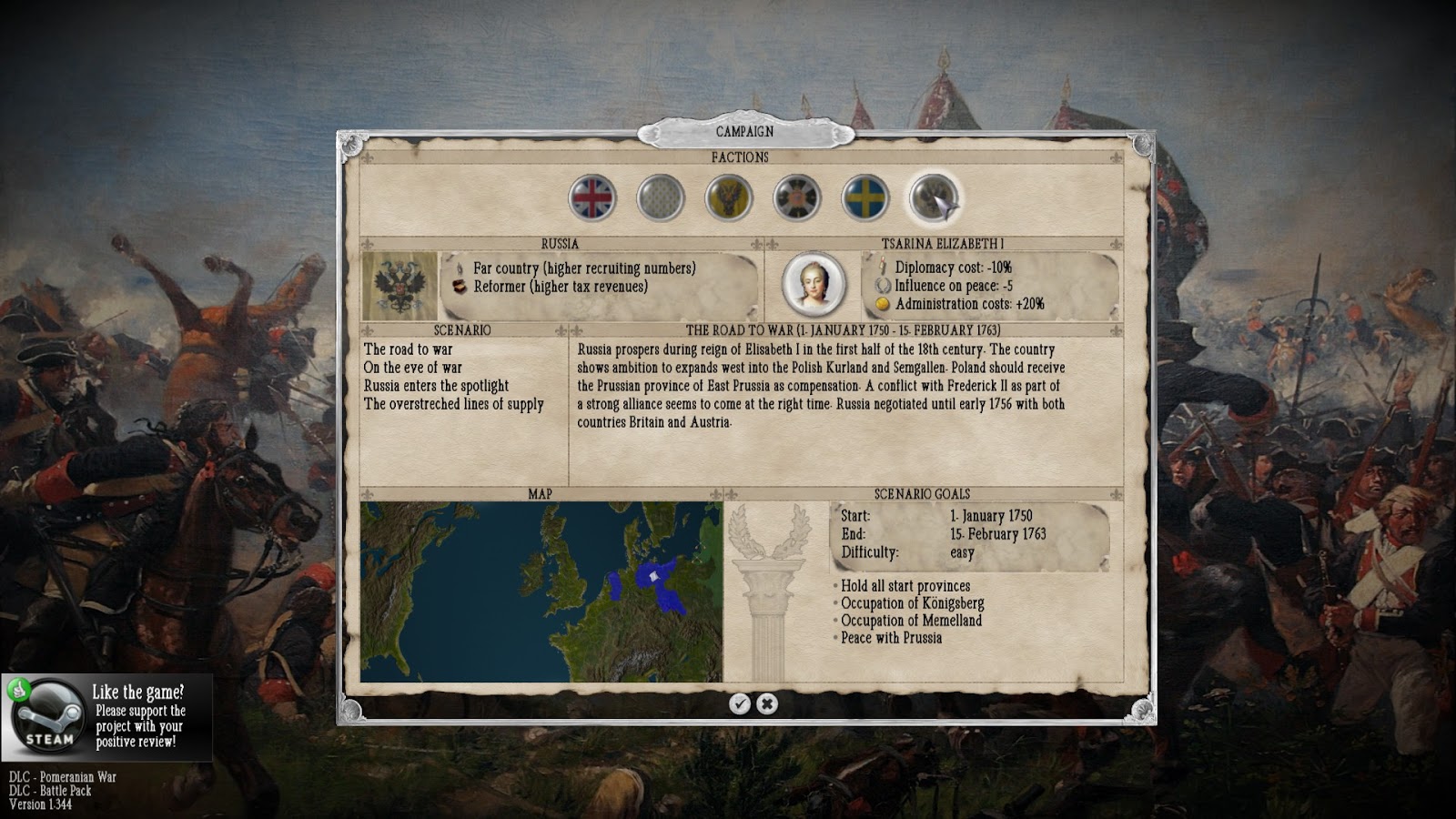
Task: Pick "Russia enters the spotlight" scenario
Action: [x=437, y=386]
